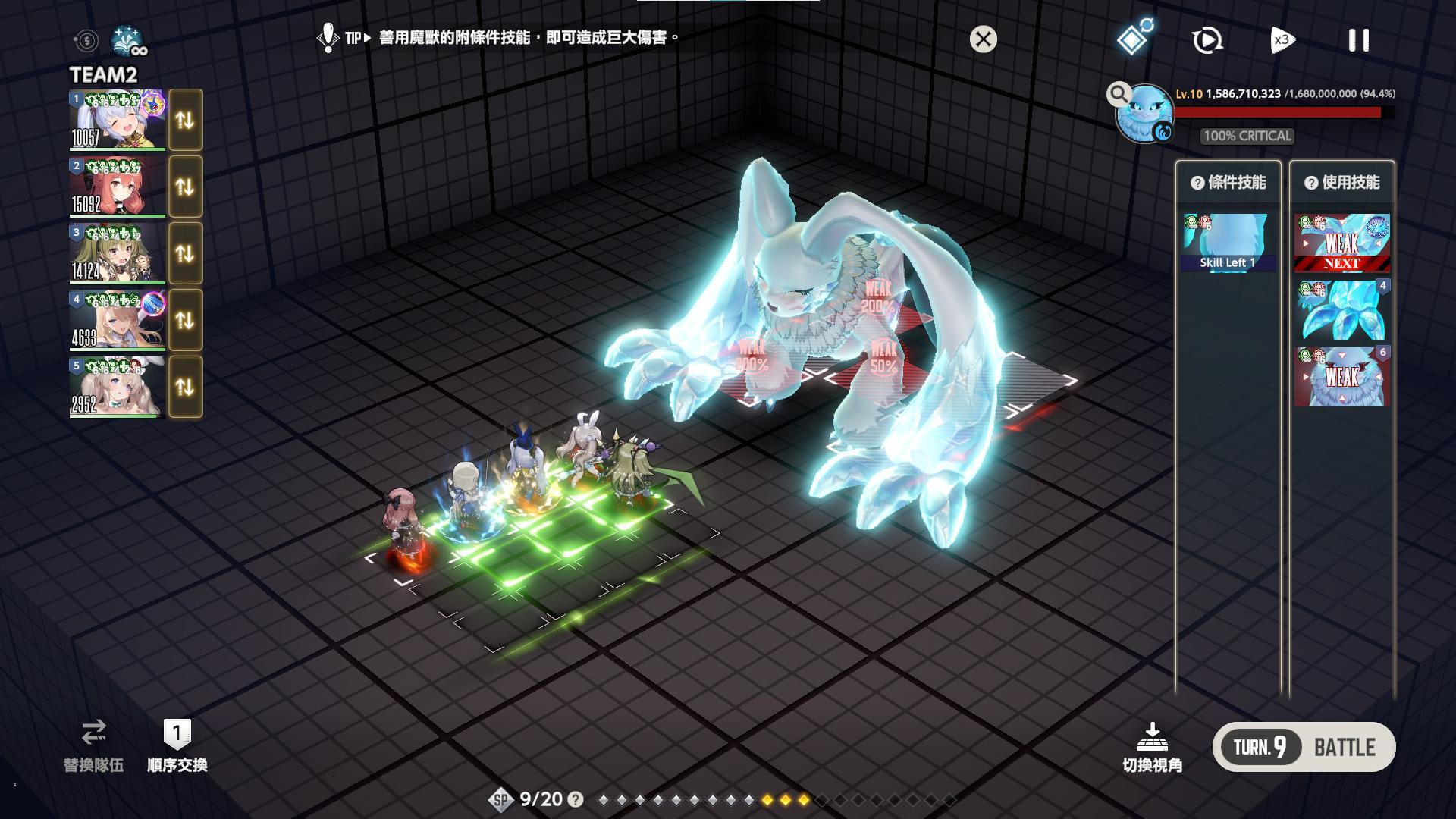Screen dimensions: 1456x819
Task: View the ice crystal boss skill
Action: coord(1341,309)
